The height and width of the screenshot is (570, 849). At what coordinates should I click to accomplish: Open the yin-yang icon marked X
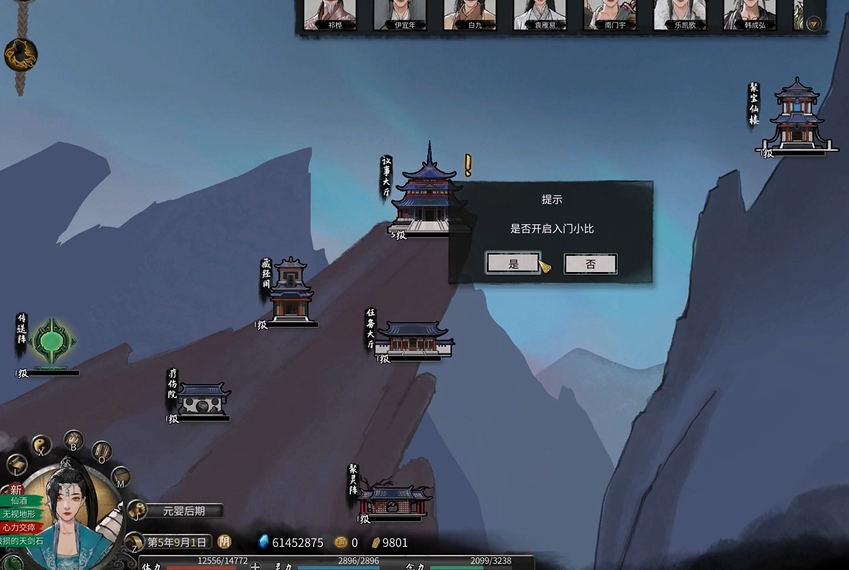[42, 446]
